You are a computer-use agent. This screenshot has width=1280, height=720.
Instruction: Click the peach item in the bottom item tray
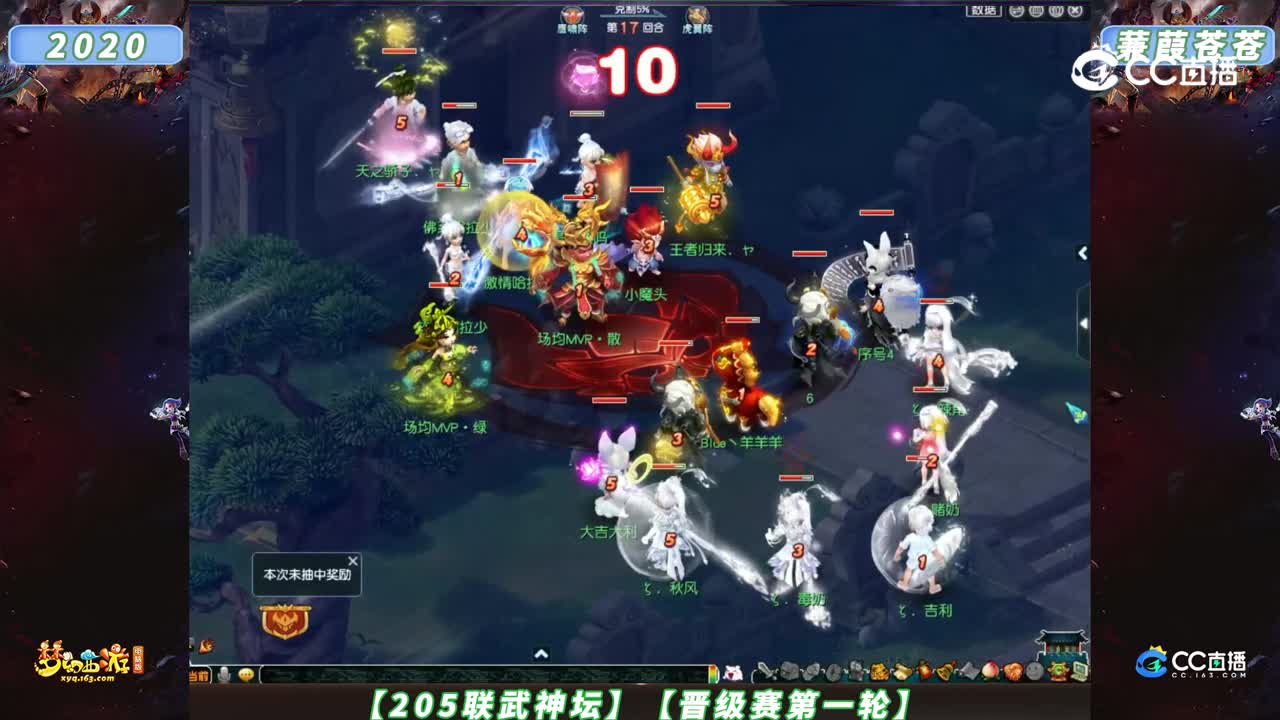(x=990, y=670)
